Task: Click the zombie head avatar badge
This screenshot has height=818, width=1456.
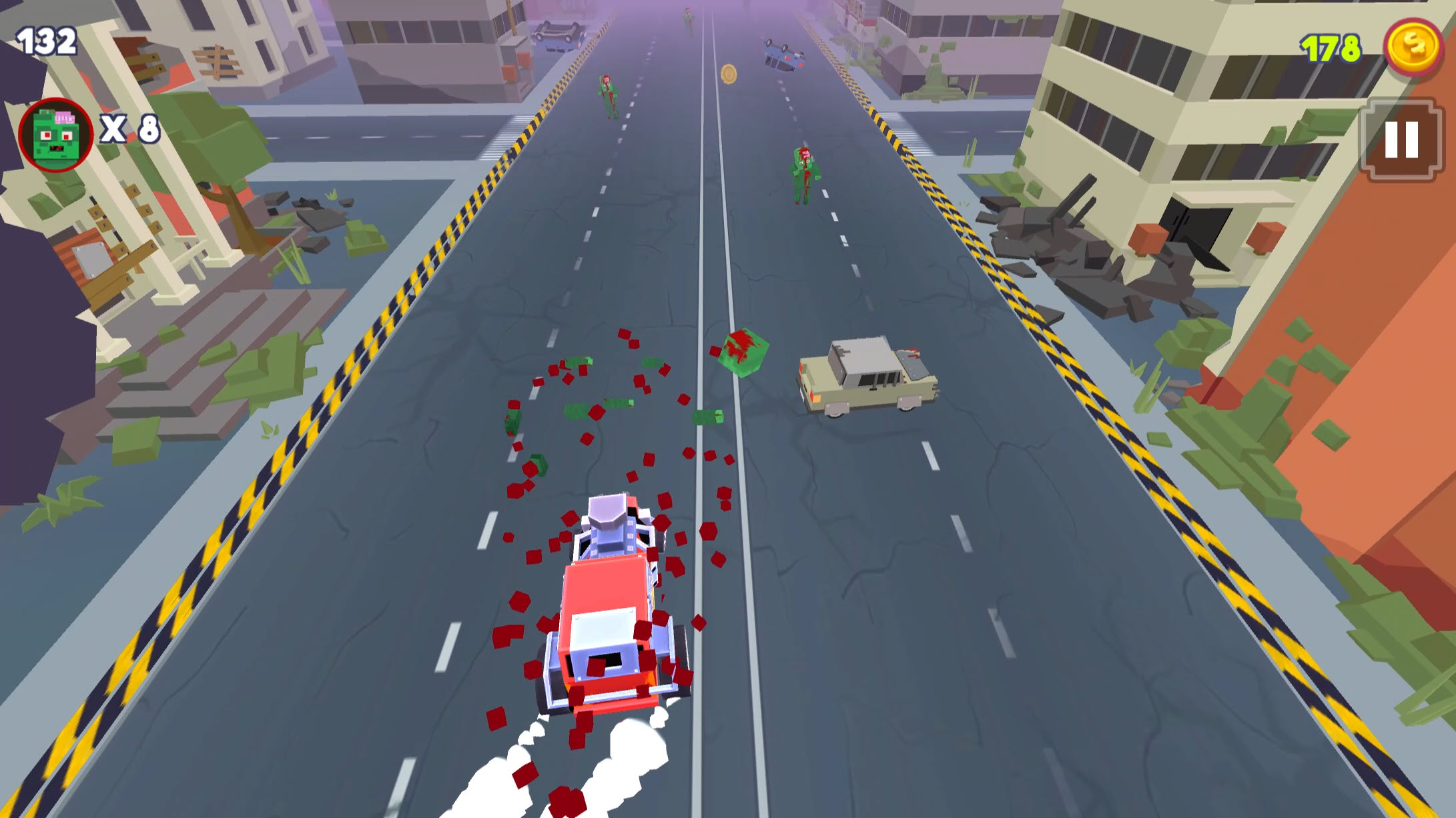Action: tap(57, 133)
